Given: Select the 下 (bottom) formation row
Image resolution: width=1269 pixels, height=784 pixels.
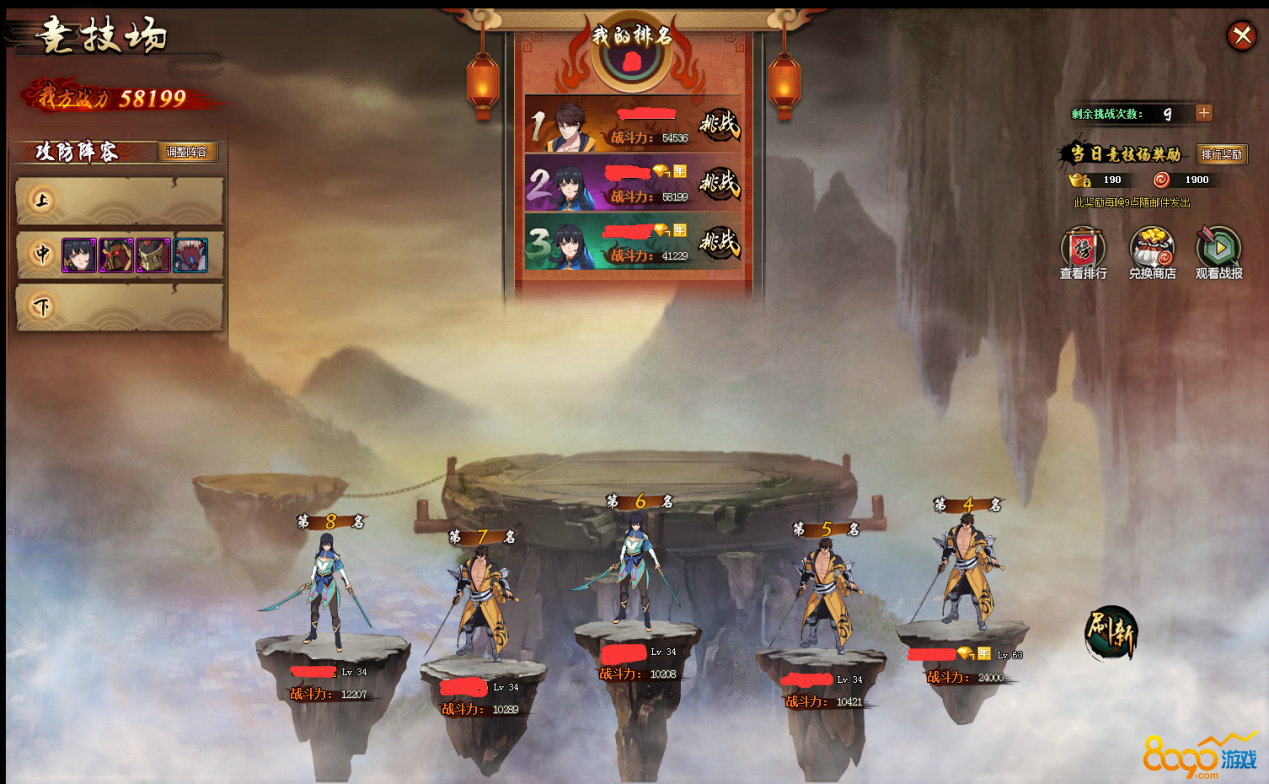Looking at the screenshot, I should coord(120,307).
